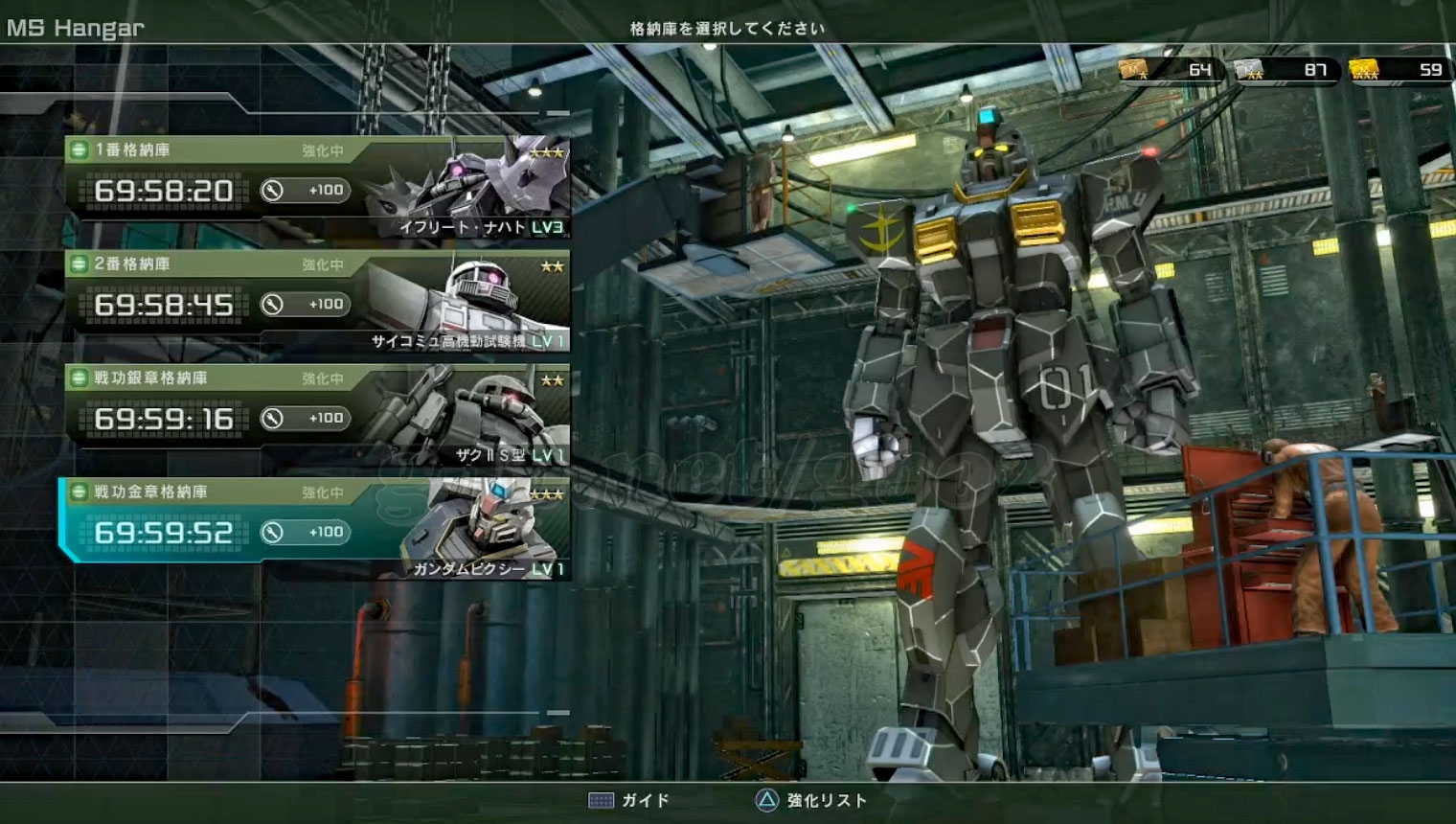This screenshot has width=1456, height=824.
Task: Show the ガイド guide
Action: 629,800
